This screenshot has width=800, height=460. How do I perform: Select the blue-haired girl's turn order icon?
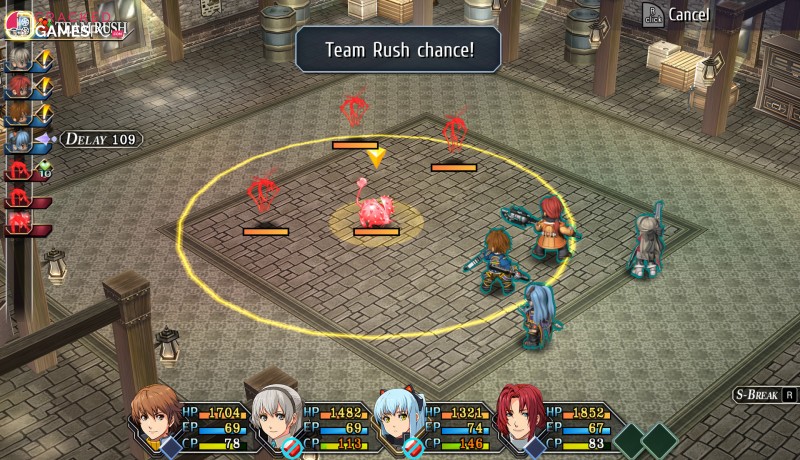[18, 141]
